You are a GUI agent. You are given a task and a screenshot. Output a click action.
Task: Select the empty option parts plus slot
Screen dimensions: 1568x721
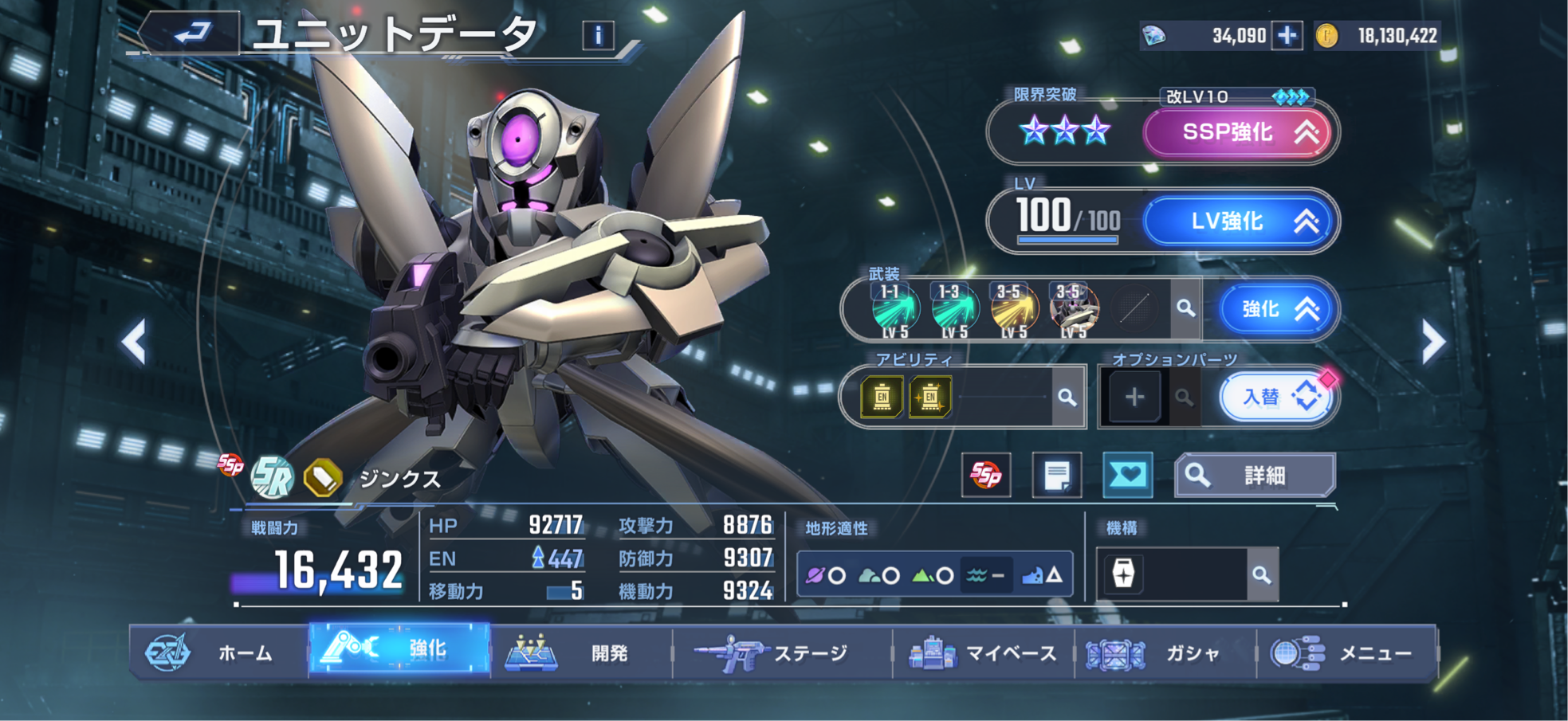click(1134, 397)
